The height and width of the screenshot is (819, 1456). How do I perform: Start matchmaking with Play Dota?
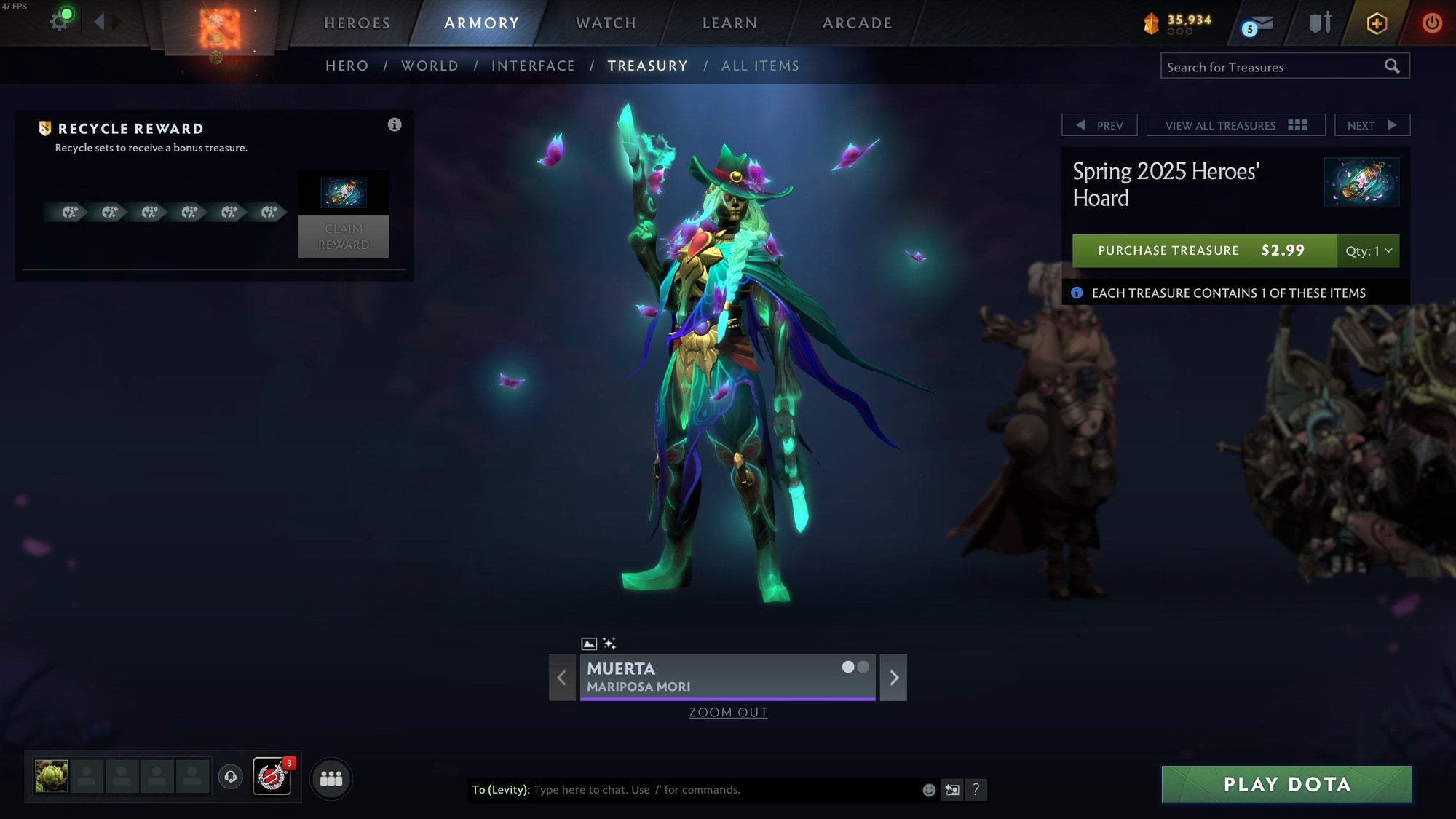tap(1286, 784)
